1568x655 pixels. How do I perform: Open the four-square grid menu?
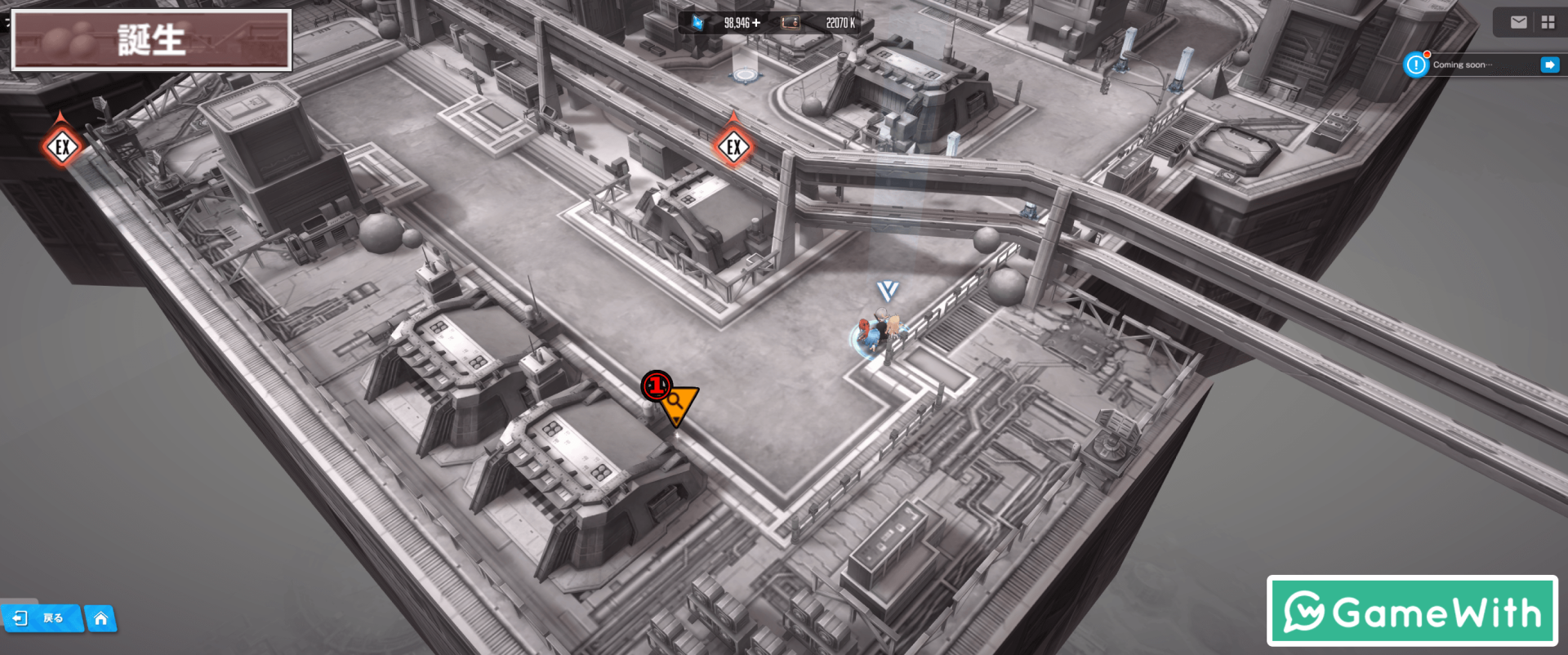pyautogui.click(x=1548, y=23)
